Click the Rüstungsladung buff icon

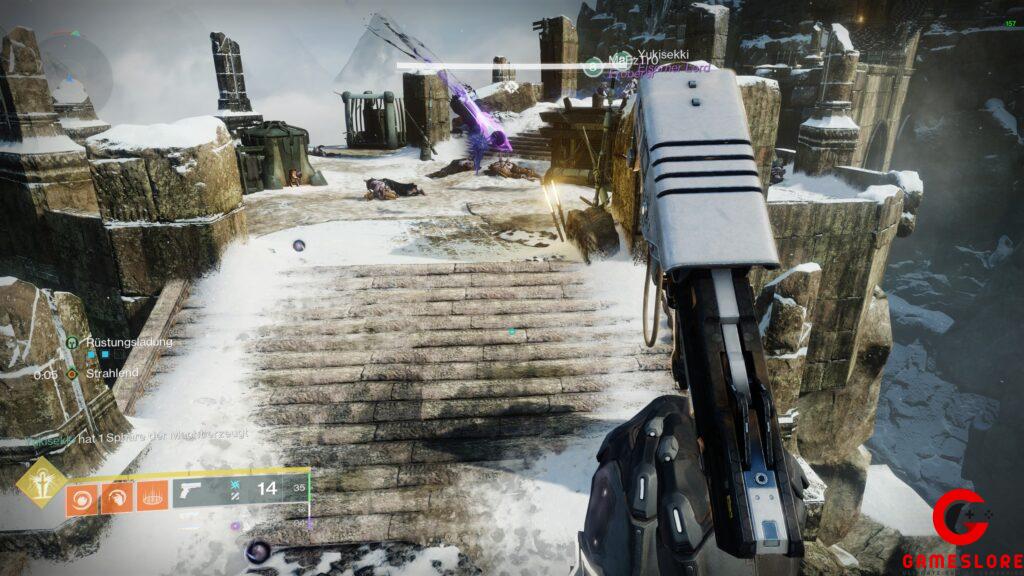pyautogui.click(x=73, y=342)
